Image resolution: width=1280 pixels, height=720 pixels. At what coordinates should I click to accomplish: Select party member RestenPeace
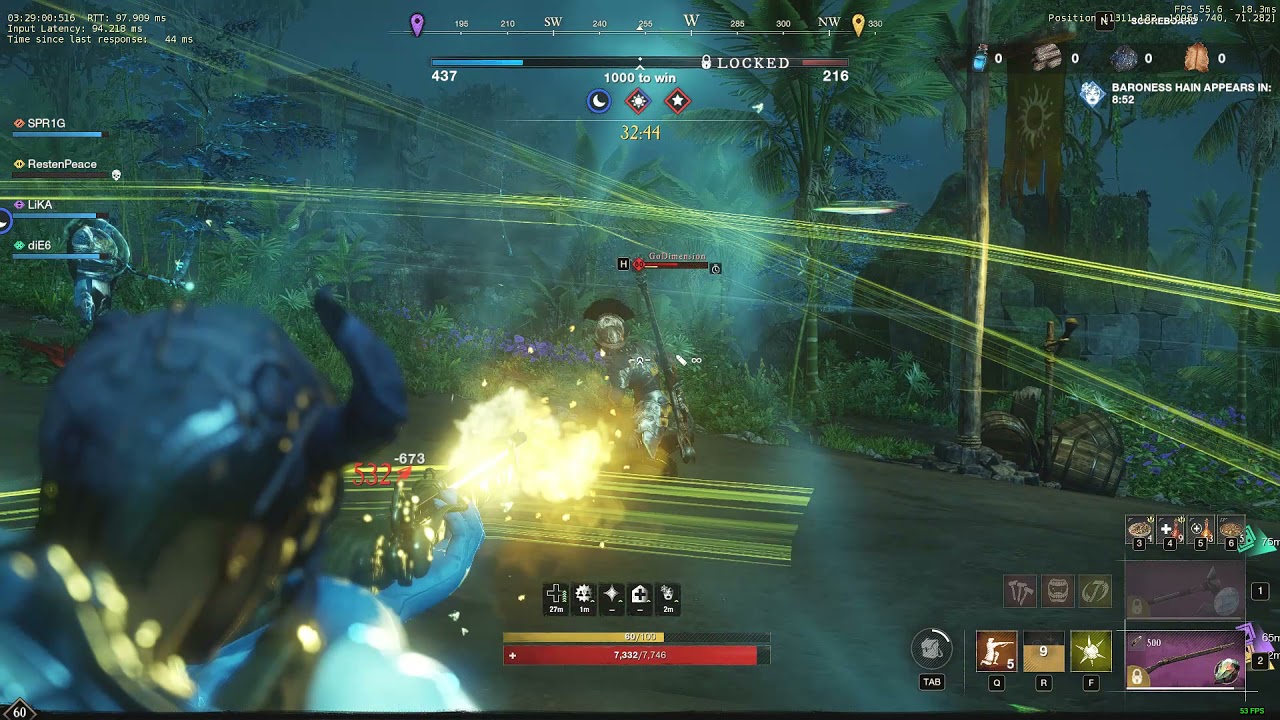(62, 164)
